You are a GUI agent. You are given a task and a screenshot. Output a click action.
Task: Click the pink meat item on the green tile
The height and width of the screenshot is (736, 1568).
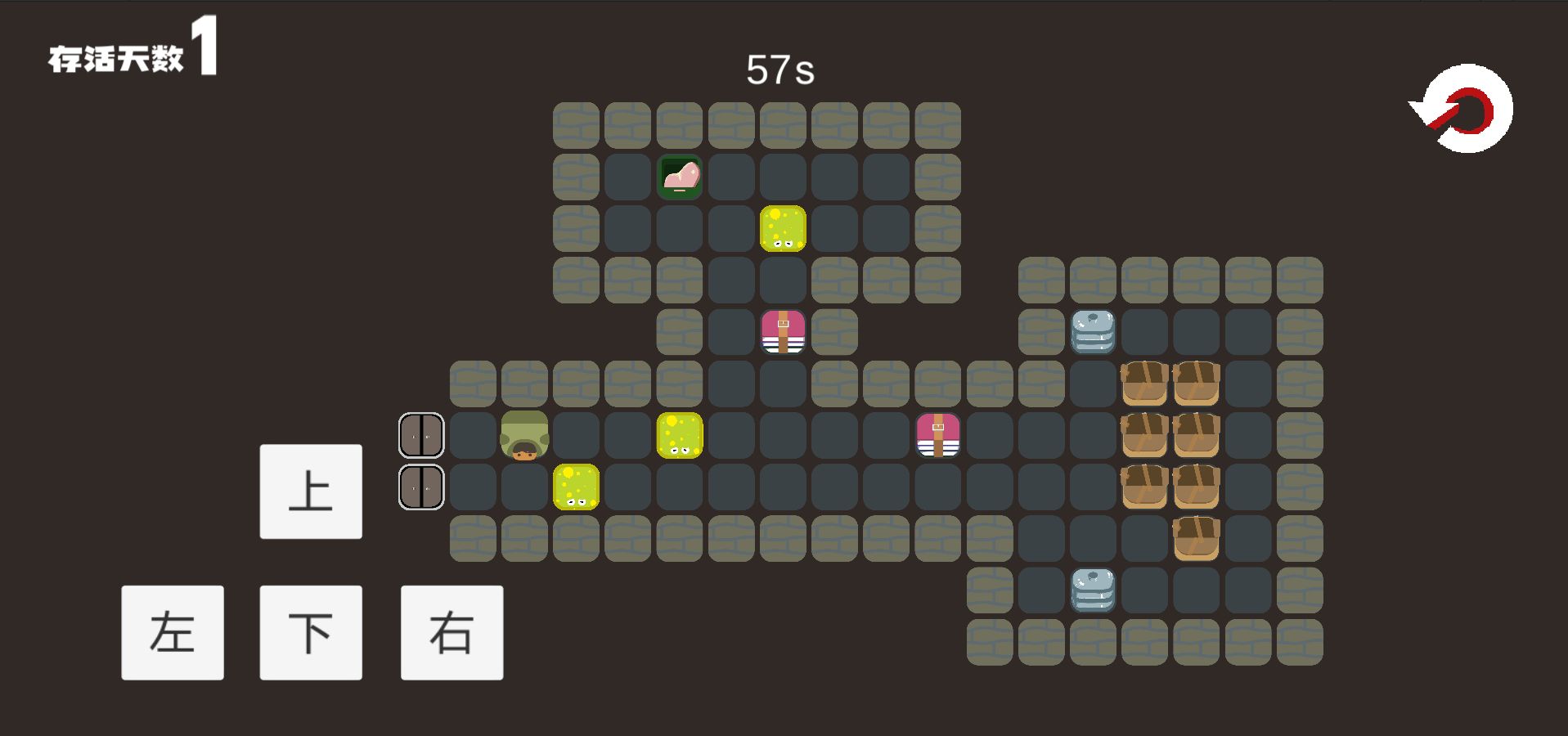pos(680,176)
